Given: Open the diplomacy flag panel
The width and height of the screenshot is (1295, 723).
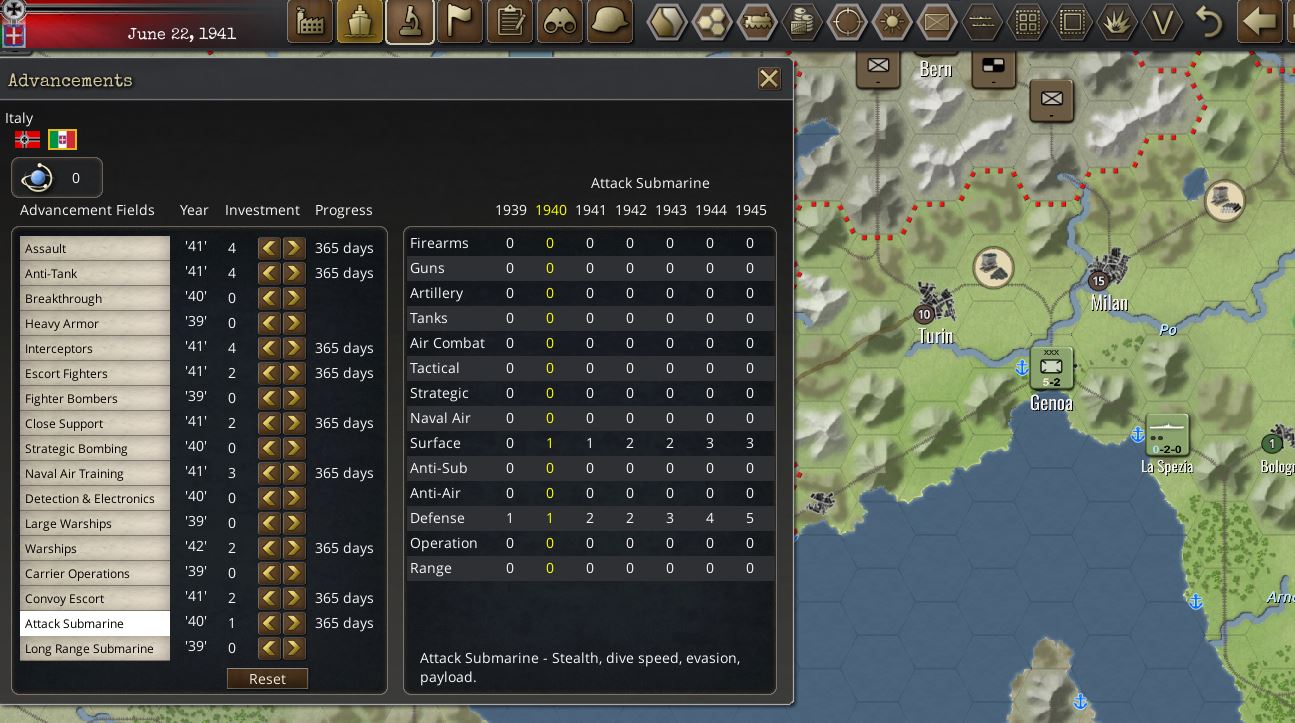Looking at the screenshot, I should coord(460,21).
